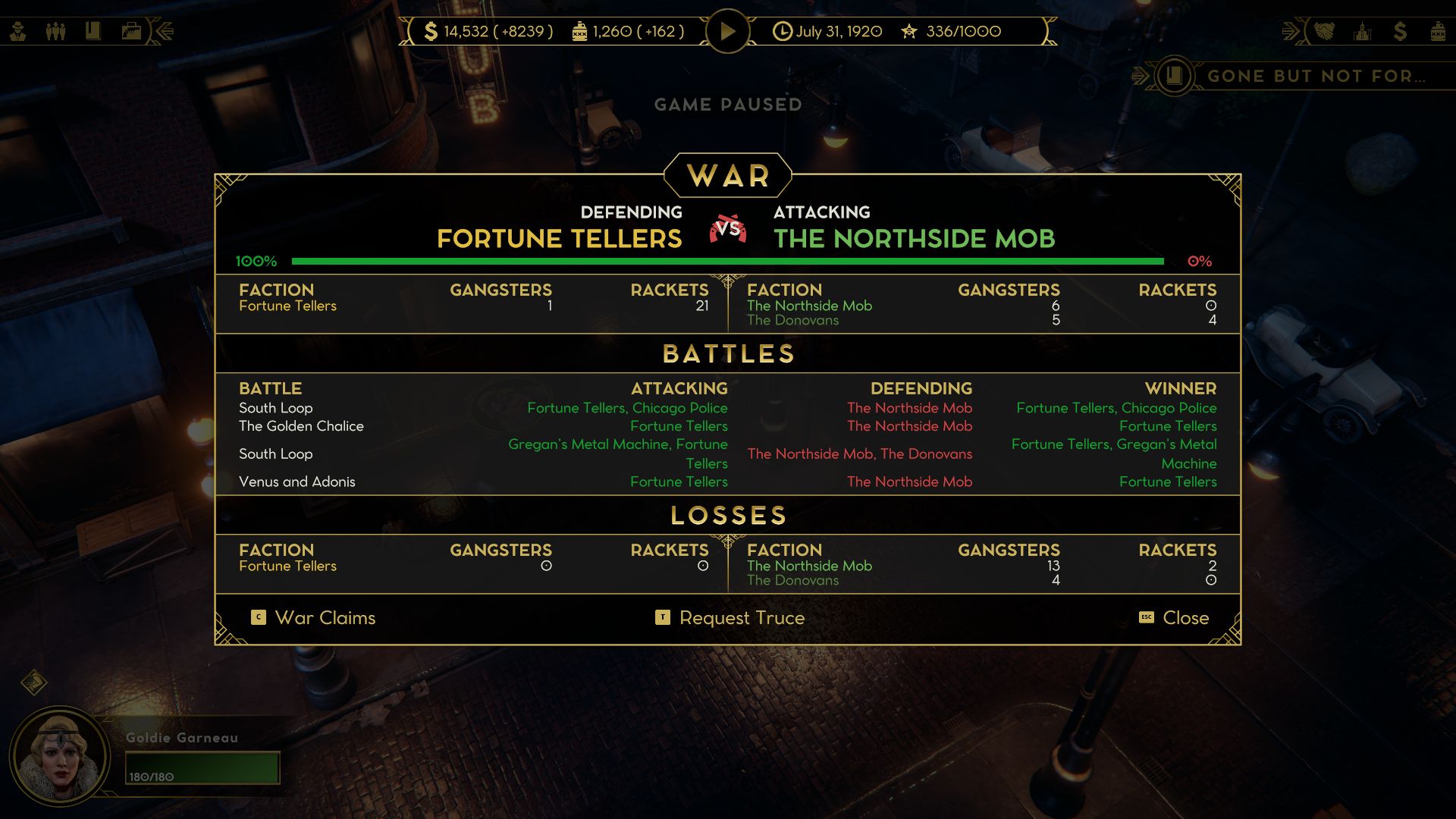Open the boss character icon top-left
Image resolution: width=1456 pixels, height=819 pixels.
[x=17, y=30]
